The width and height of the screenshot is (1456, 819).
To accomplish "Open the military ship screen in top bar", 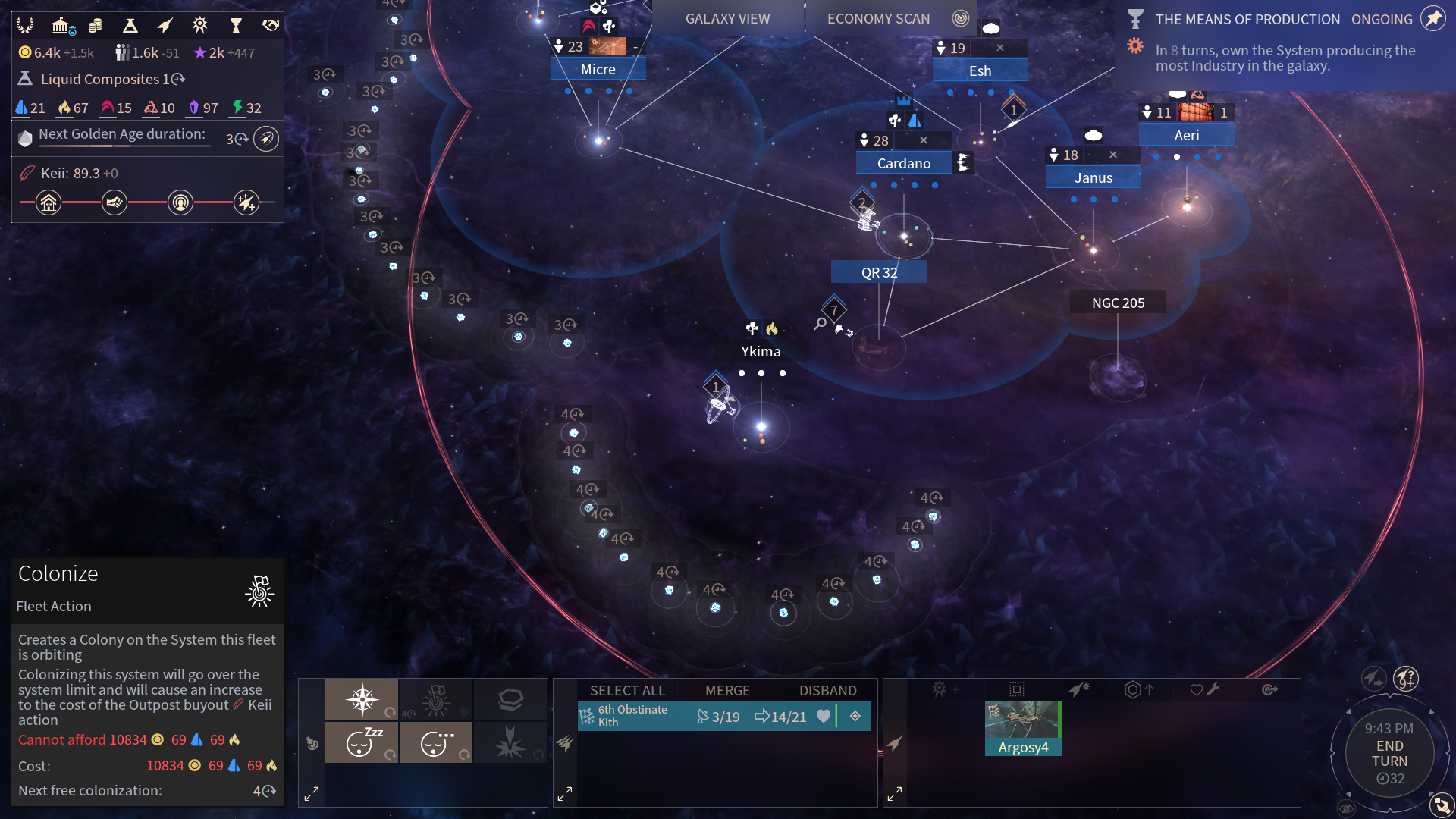I will [x=165, y=26].
